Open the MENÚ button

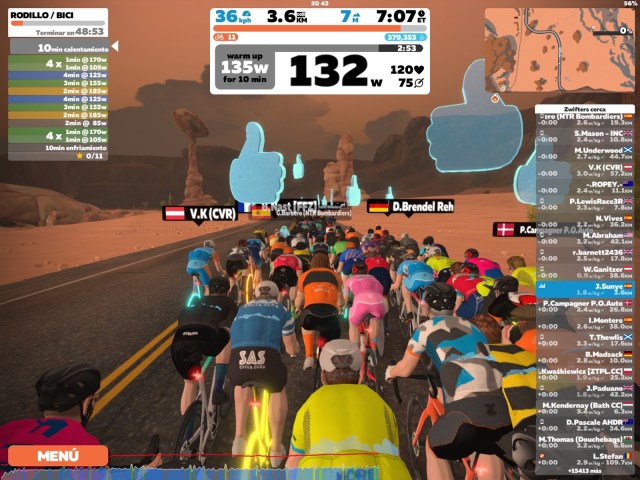[x=57, y=456]
